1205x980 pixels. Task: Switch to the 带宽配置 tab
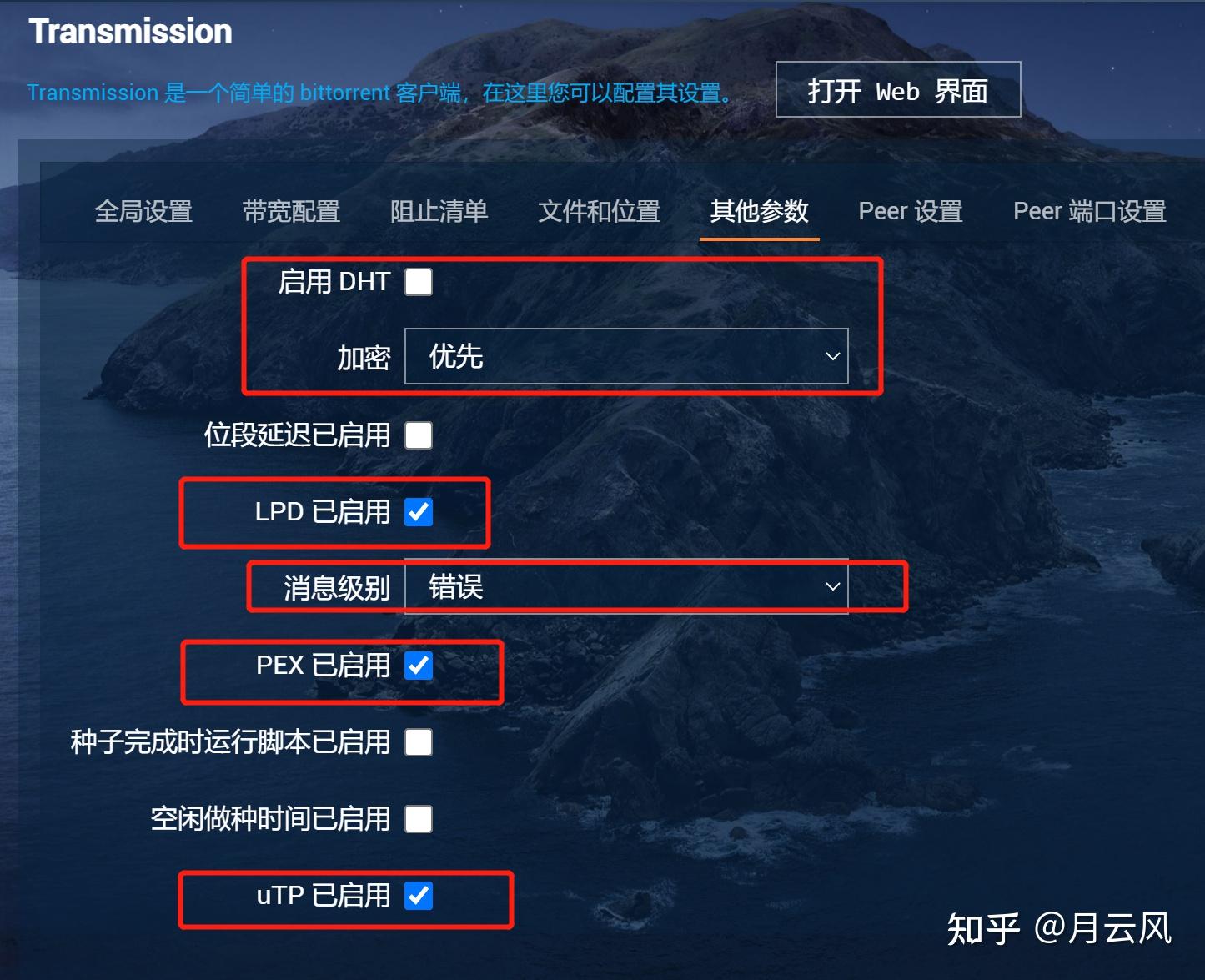point(291,211)
